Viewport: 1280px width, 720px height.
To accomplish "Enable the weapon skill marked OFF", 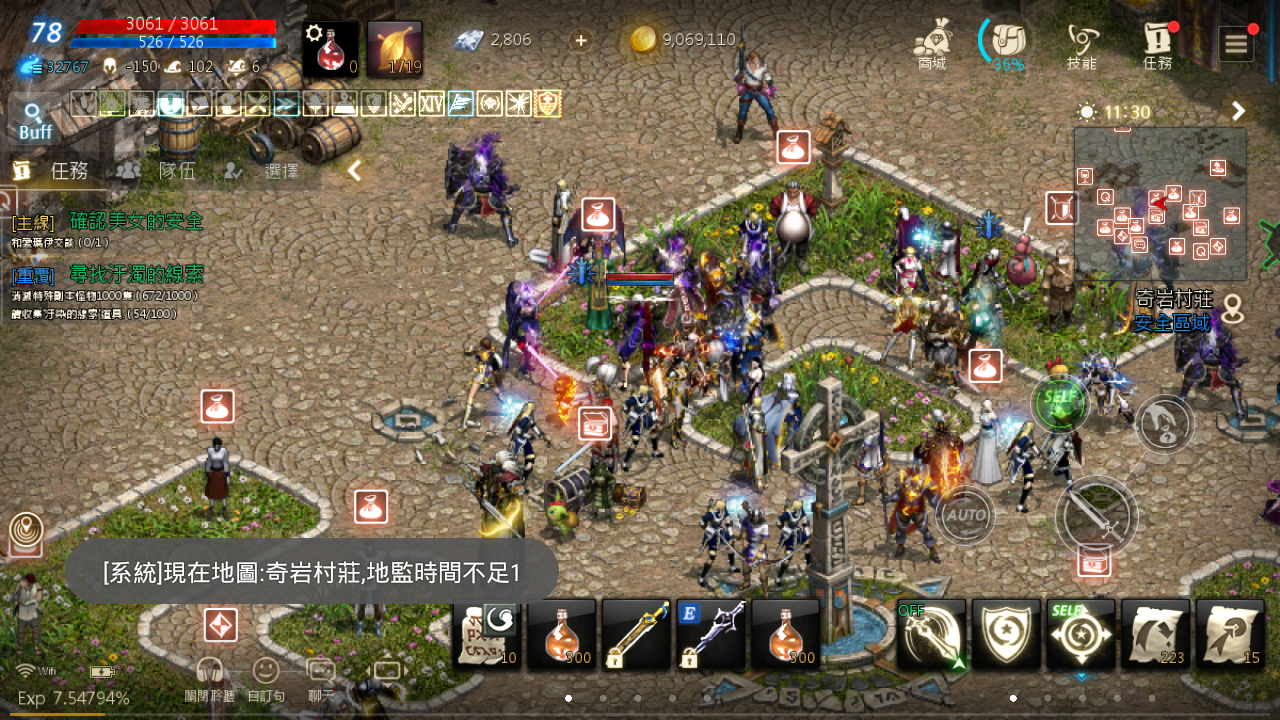I will tap(932, 635).
